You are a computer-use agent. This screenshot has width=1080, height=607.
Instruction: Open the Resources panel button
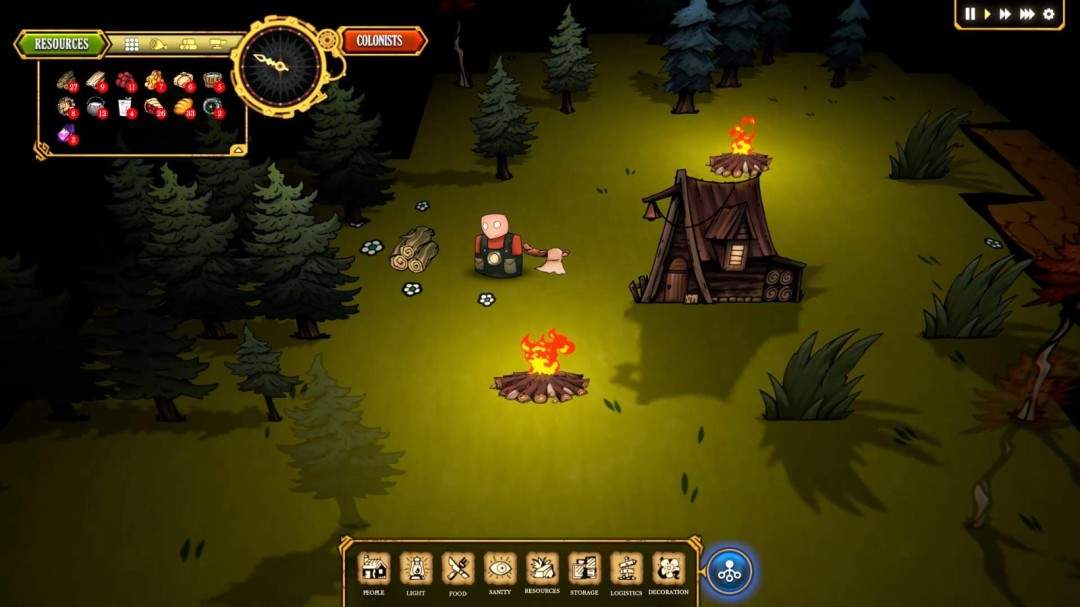(x=61, y=44)
